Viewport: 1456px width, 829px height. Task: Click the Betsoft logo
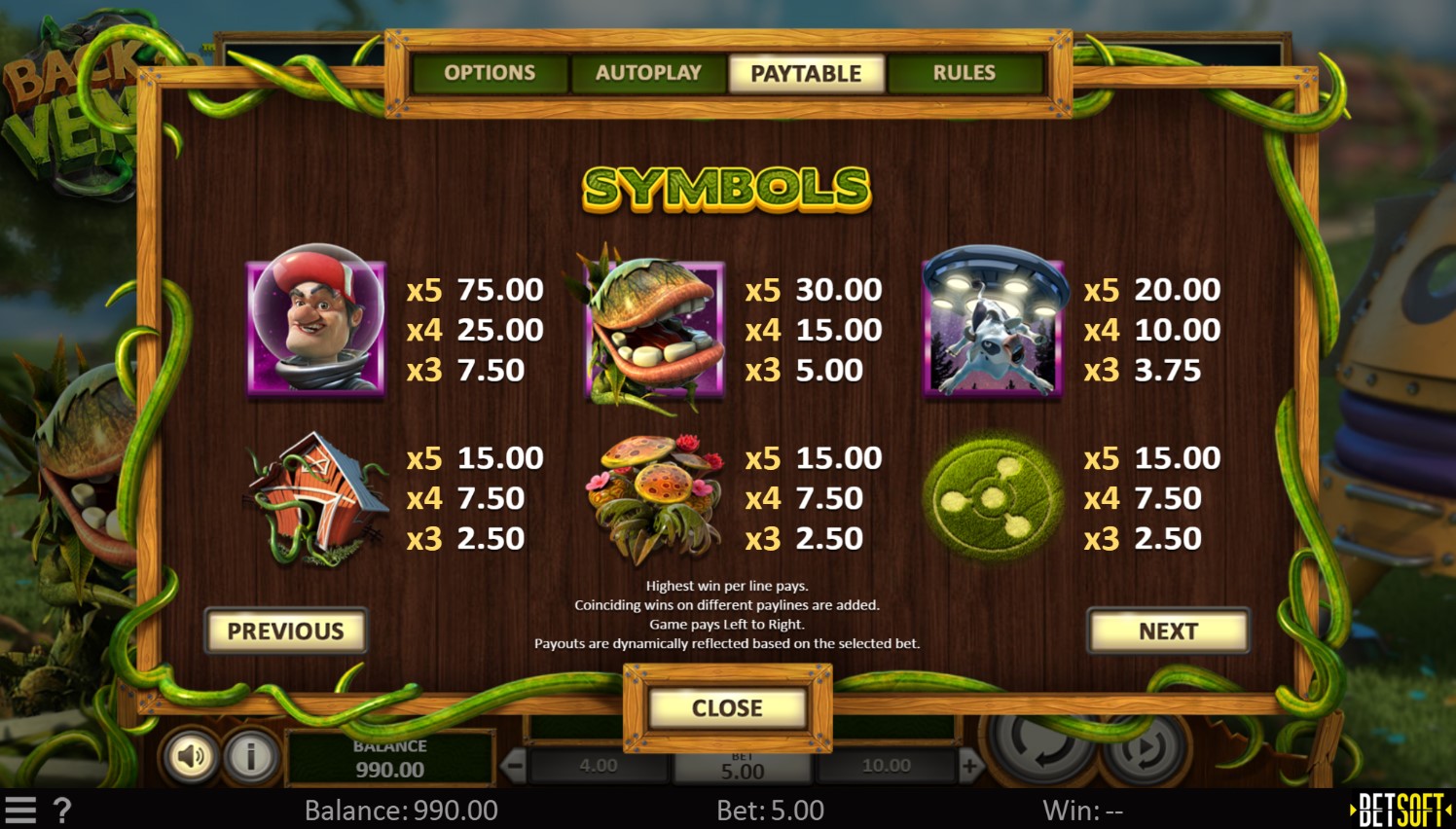[x=1400, y=810]
